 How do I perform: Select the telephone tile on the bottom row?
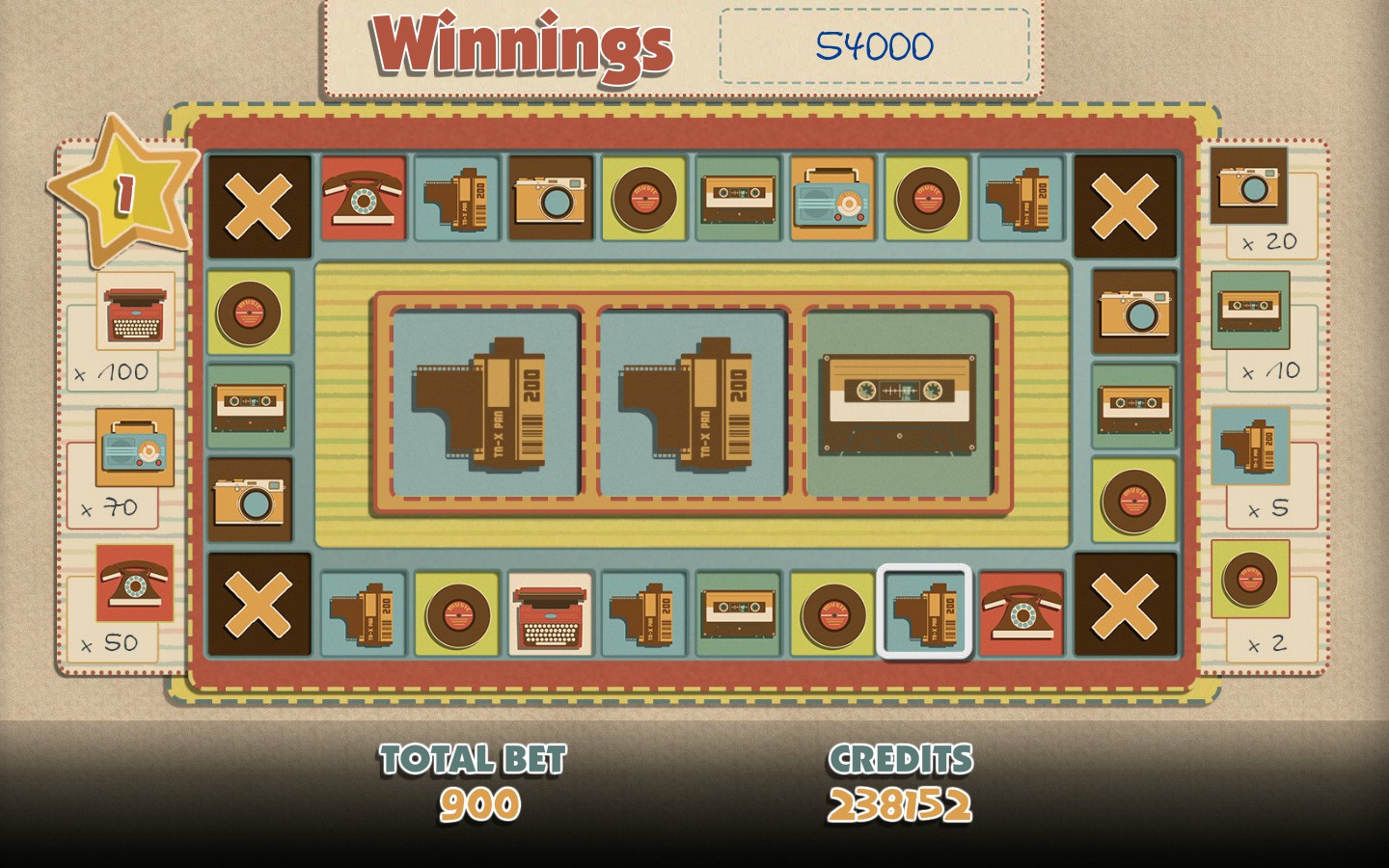click(1021, 614)
